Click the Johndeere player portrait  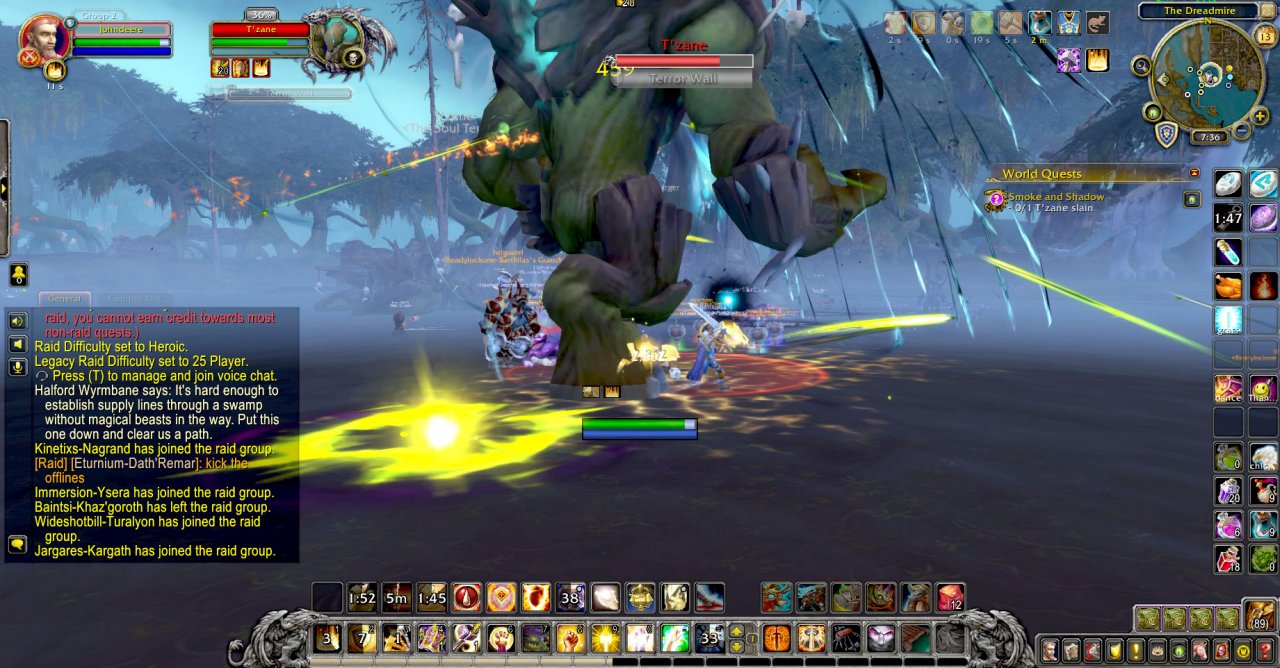click(44, 38)
